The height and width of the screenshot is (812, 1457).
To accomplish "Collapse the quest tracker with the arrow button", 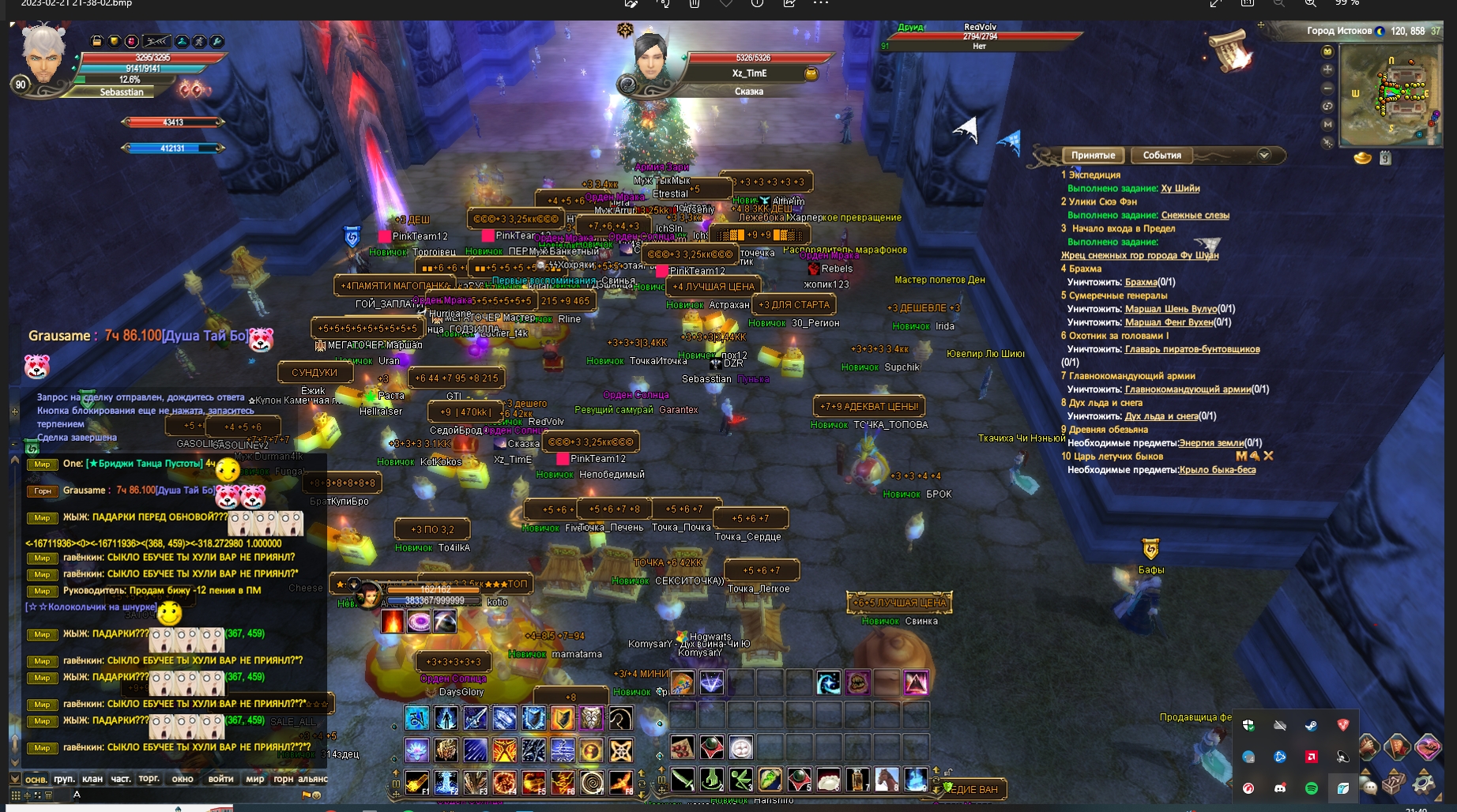I will click(1263, 155).
